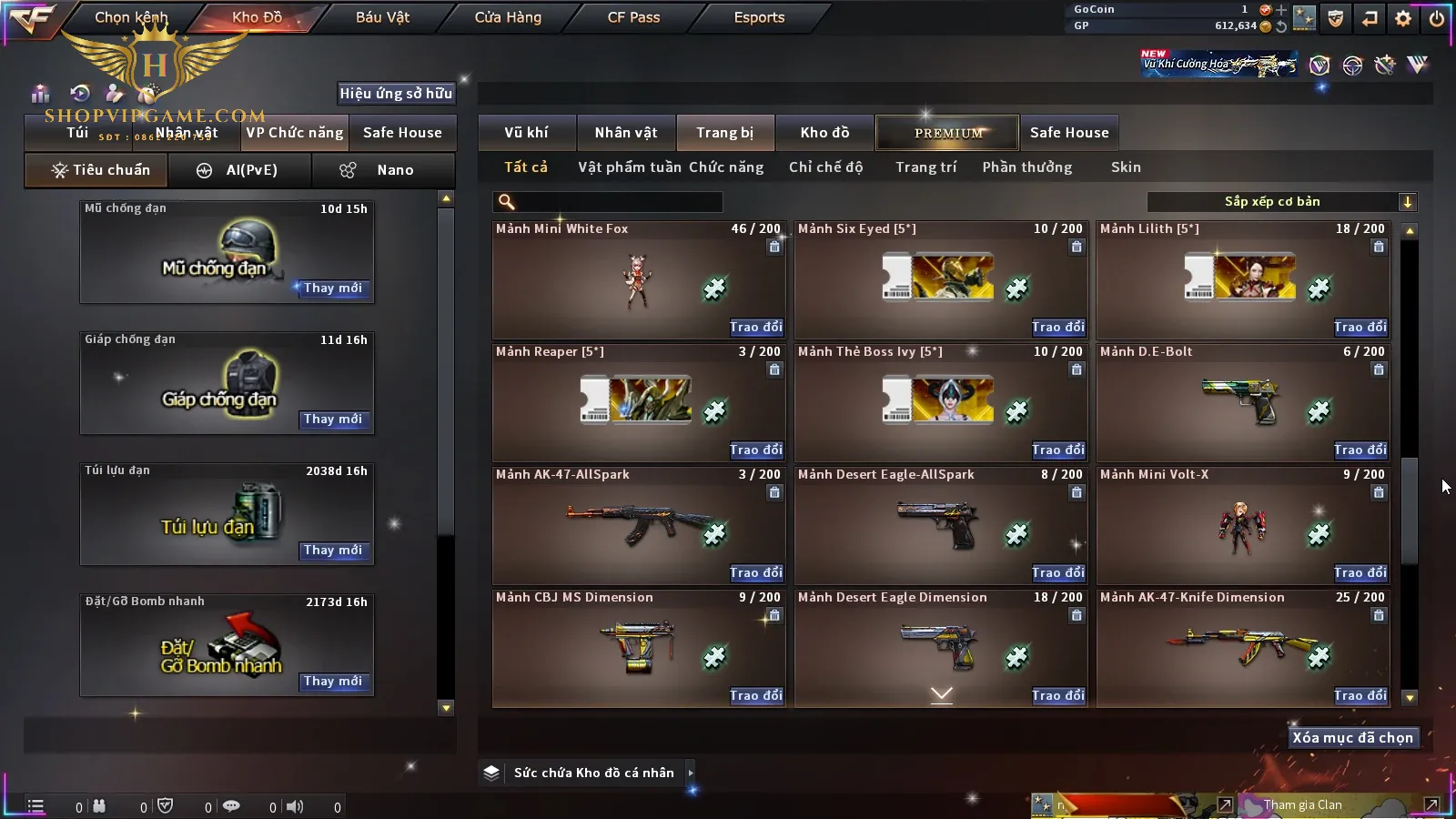Open the PREMIUM tab

pyautogui.click(x=948, y=133)
